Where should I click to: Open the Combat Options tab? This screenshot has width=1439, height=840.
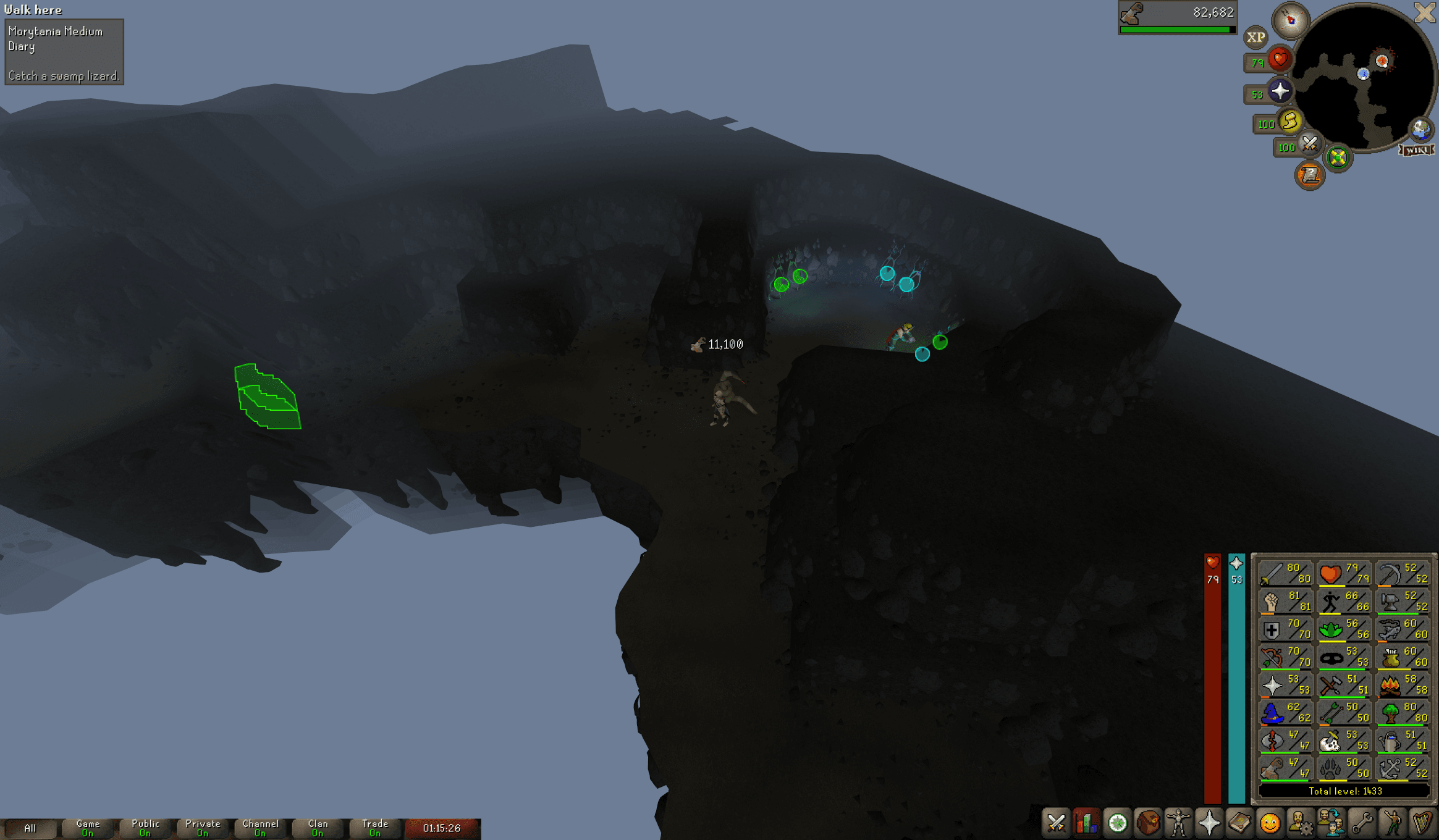(1056, 823)
